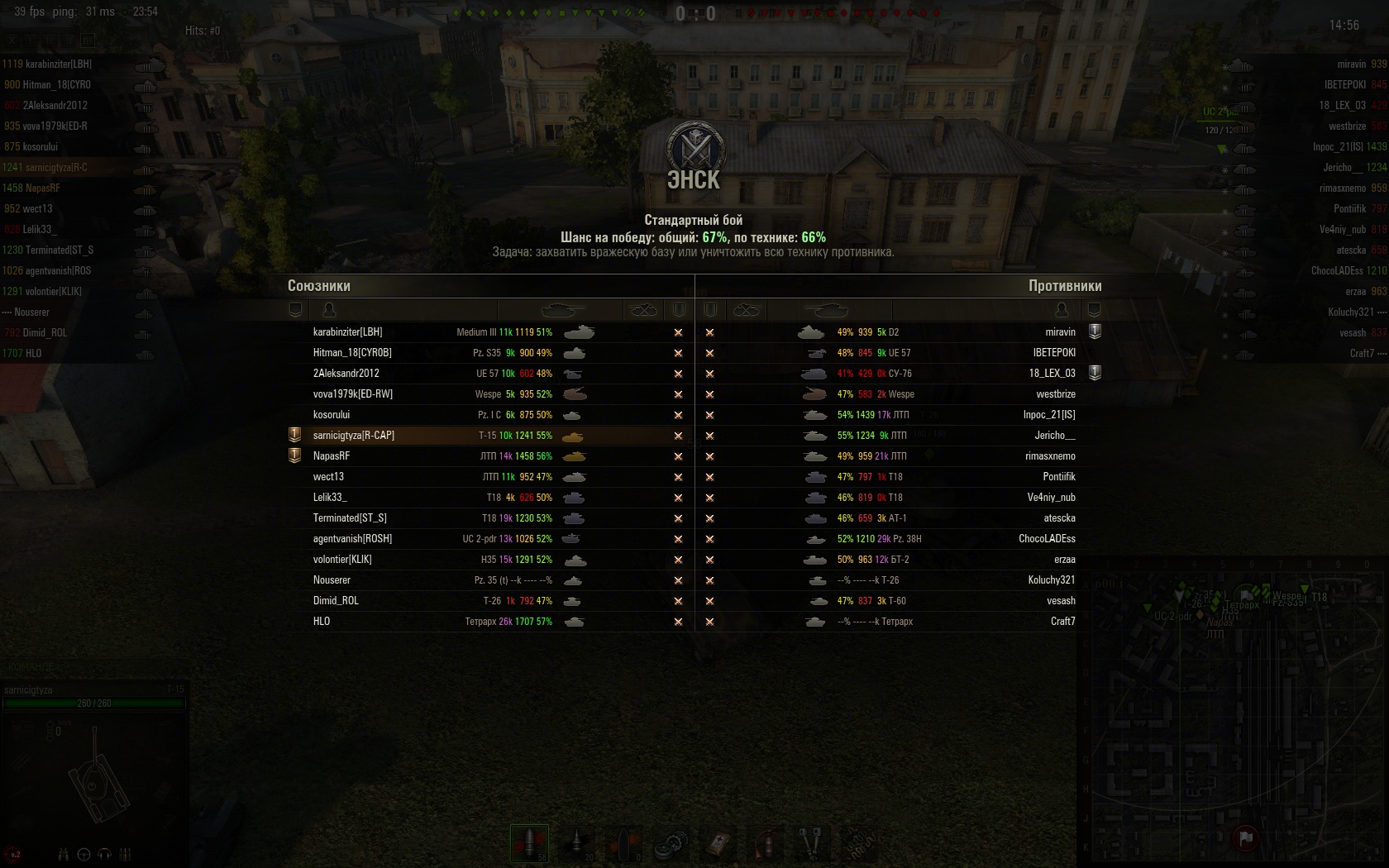This screenshot has width=1389, height=868.
Task: Select NapasRF row in the allies table
Action: pyautogui.click(x=332, y=456)
